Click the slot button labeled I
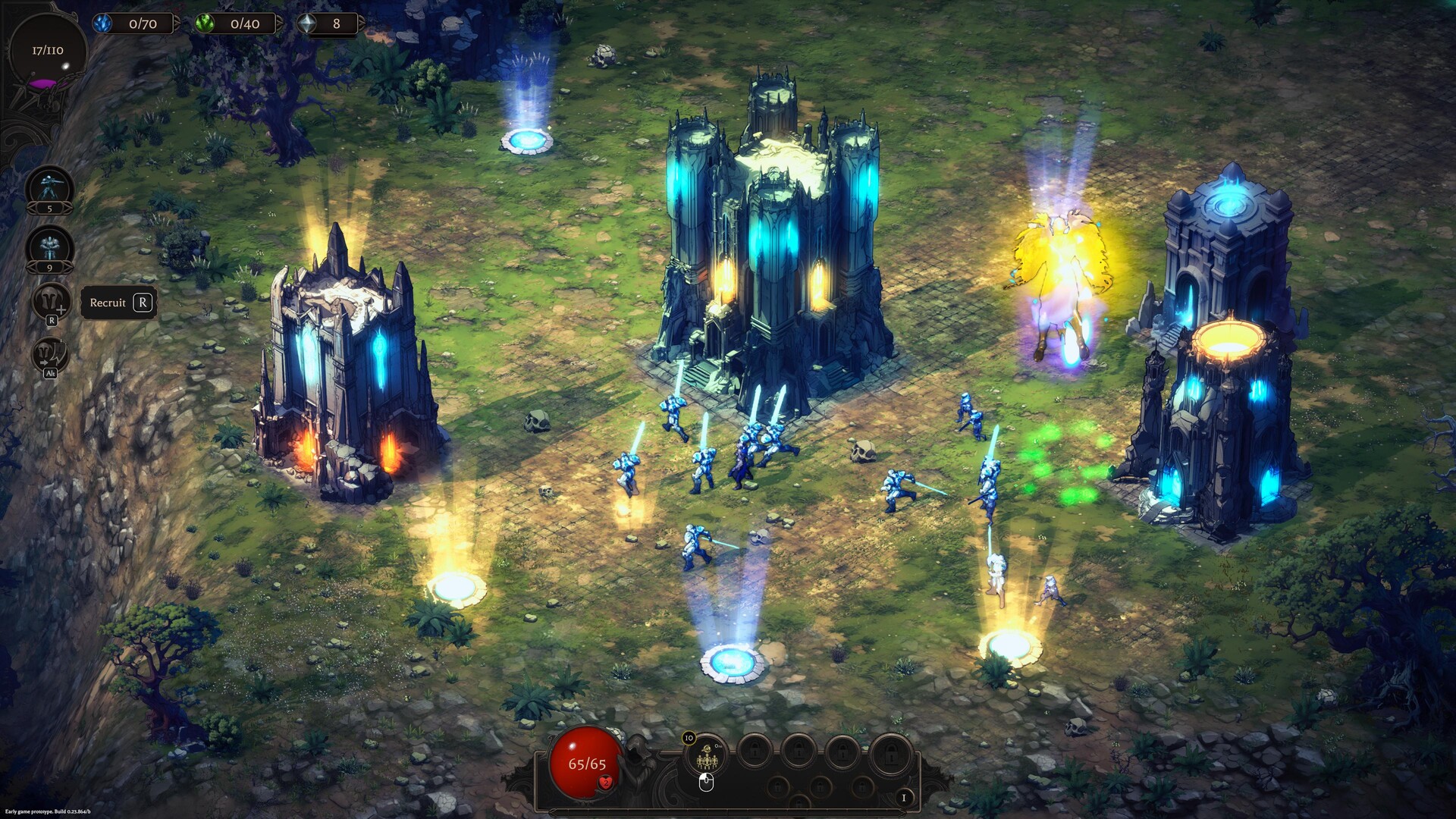1456x819 pixels. click(904, 799)
